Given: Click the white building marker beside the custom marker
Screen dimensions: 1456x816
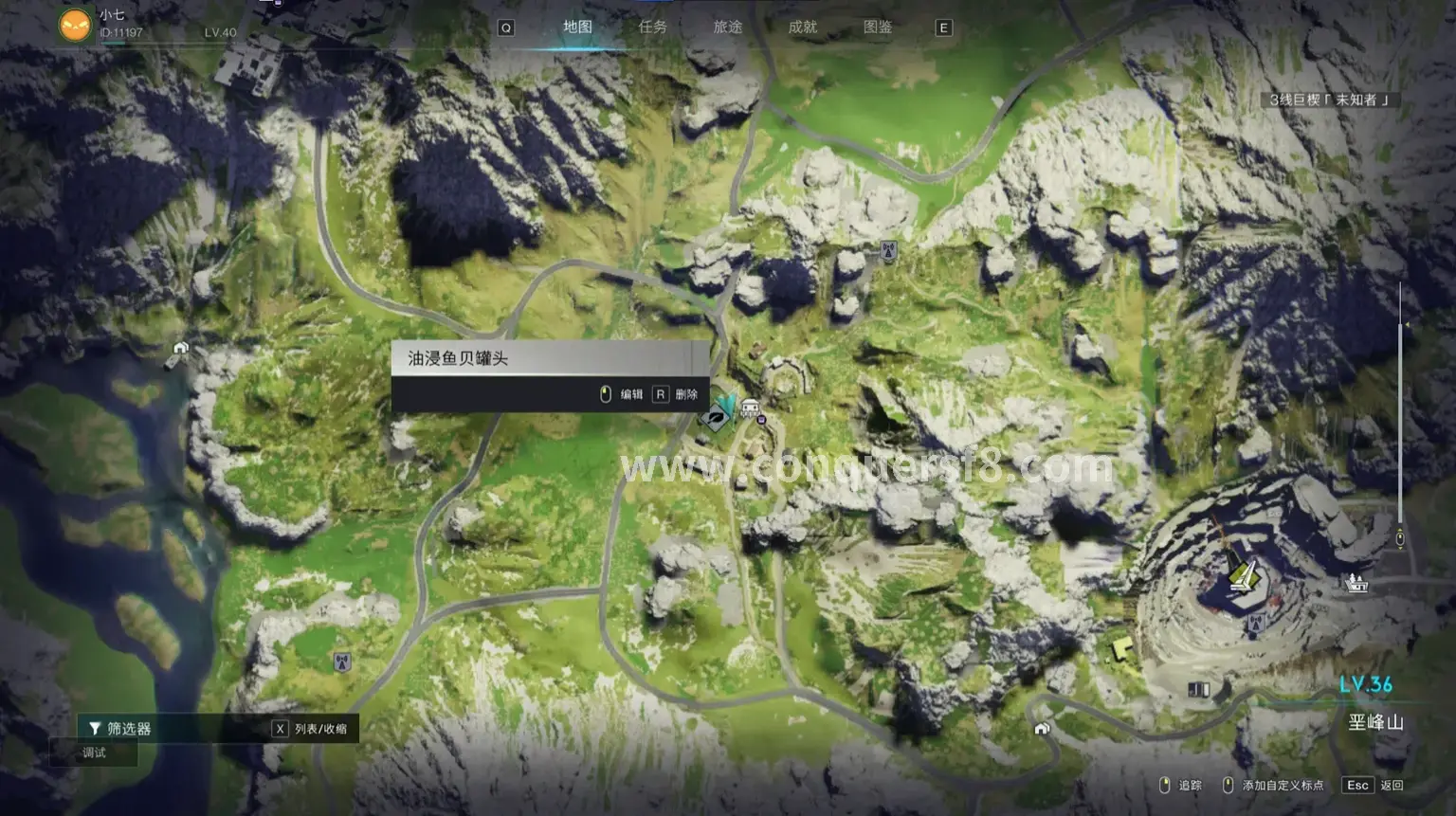Looking at the screenshot, I should pos(750,408).
